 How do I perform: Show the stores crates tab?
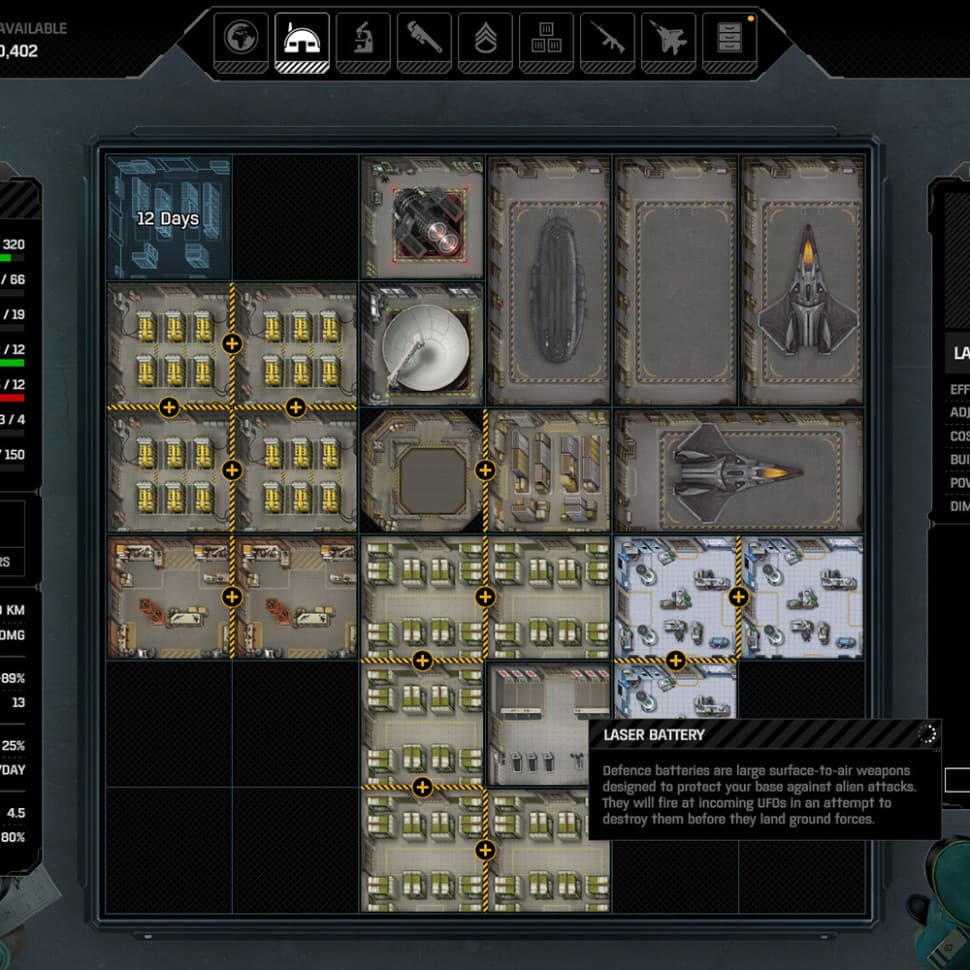[x=546, y=41]
